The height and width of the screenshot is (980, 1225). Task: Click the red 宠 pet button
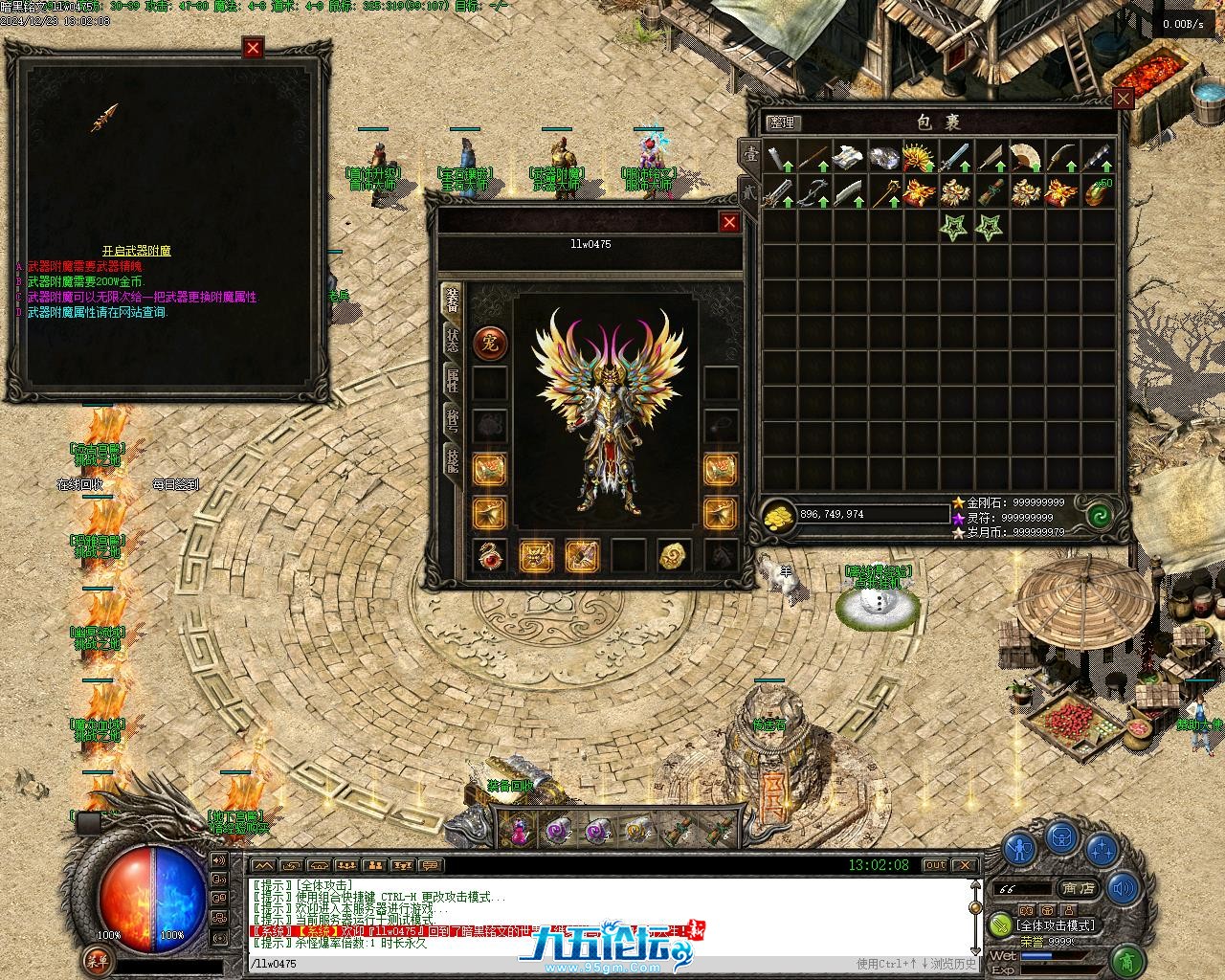coord(490,344)
